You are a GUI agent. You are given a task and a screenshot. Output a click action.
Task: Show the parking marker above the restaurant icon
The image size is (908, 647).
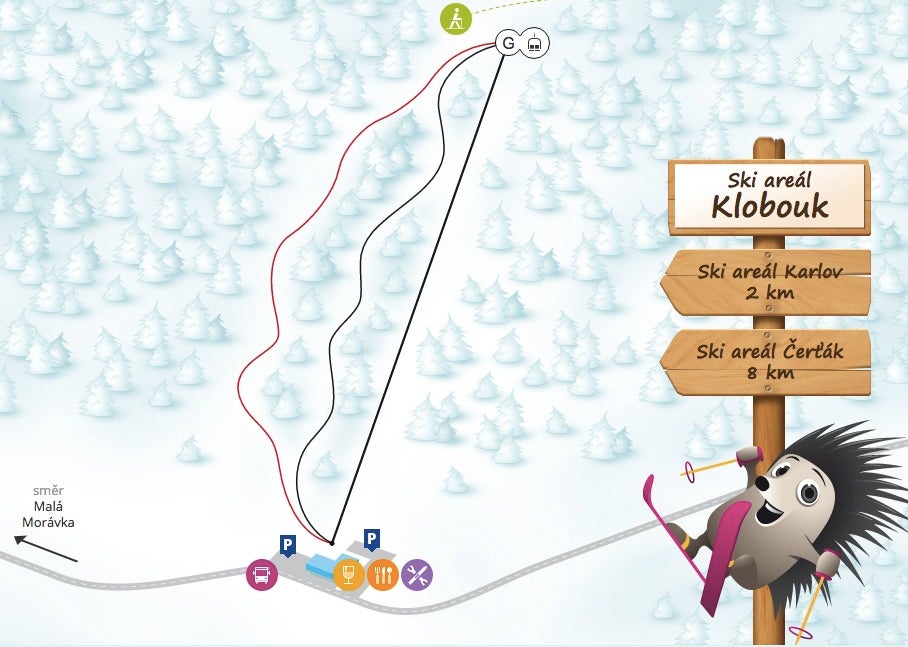tap(371, 539)
